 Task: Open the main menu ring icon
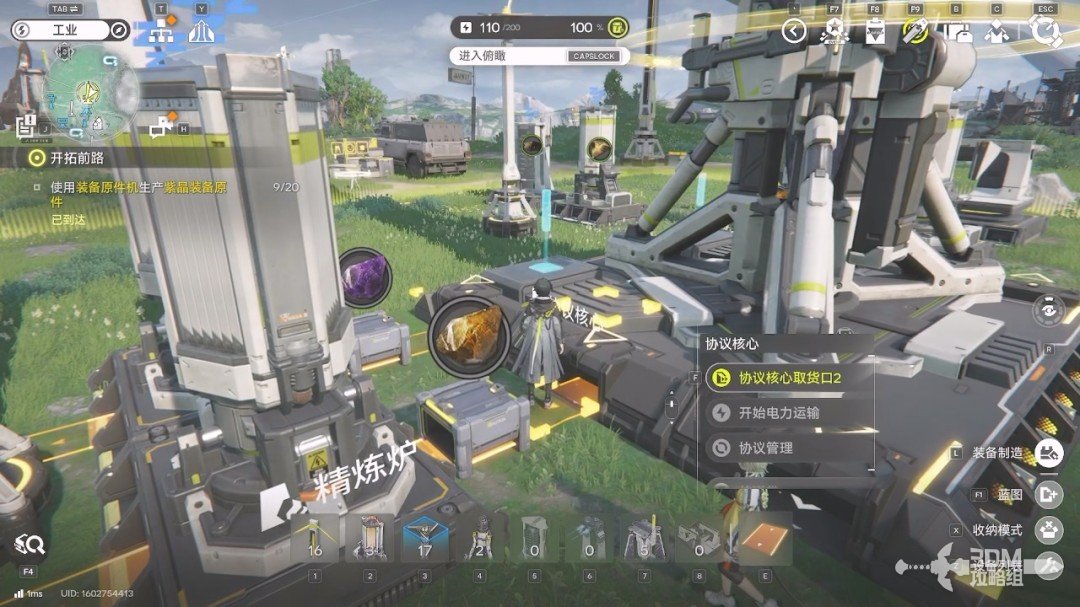point(1046,31)
